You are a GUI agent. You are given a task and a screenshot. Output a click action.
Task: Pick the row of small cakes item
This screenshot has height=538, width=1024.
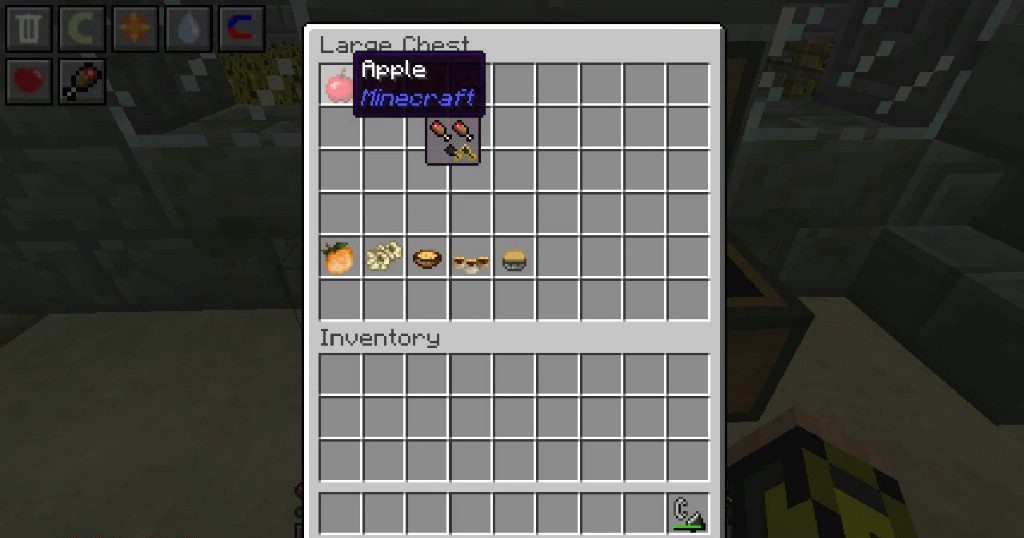(471, 261)
